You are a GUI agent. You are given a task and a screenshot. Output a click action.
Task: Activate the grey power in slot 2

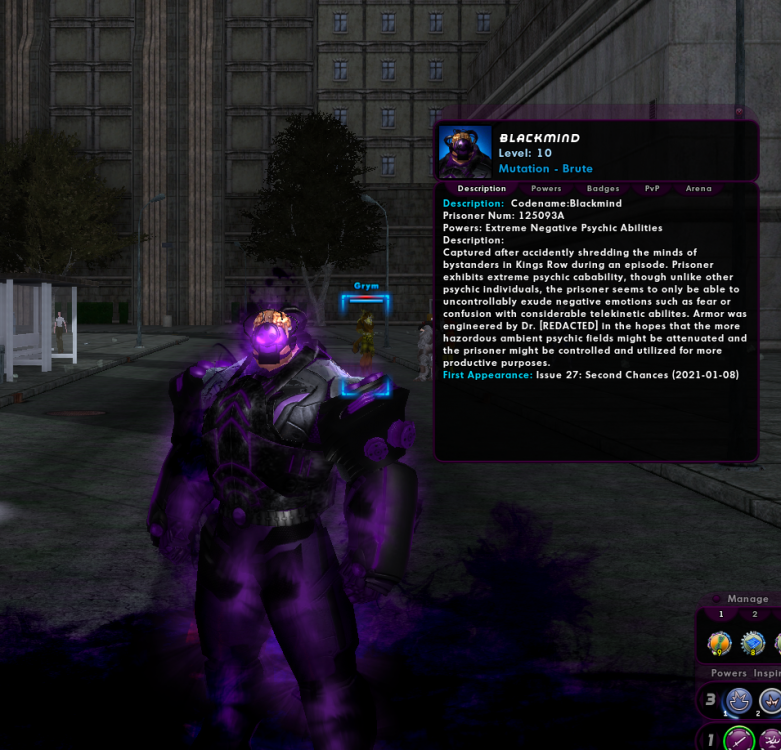coord(770,701)
